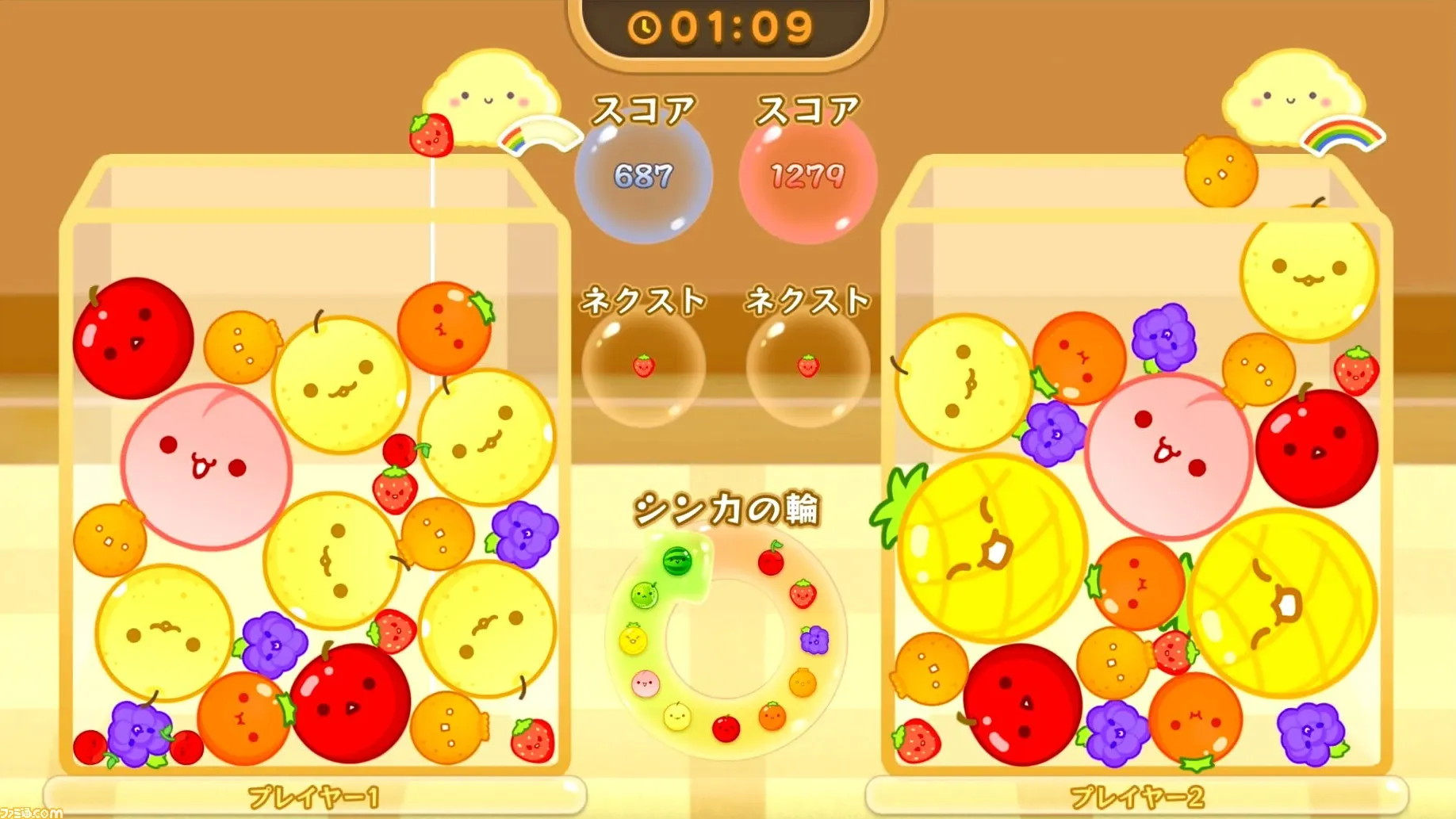
Task: Select the watermelon icon in the Shinka circle
Action: tap(676, 560)
